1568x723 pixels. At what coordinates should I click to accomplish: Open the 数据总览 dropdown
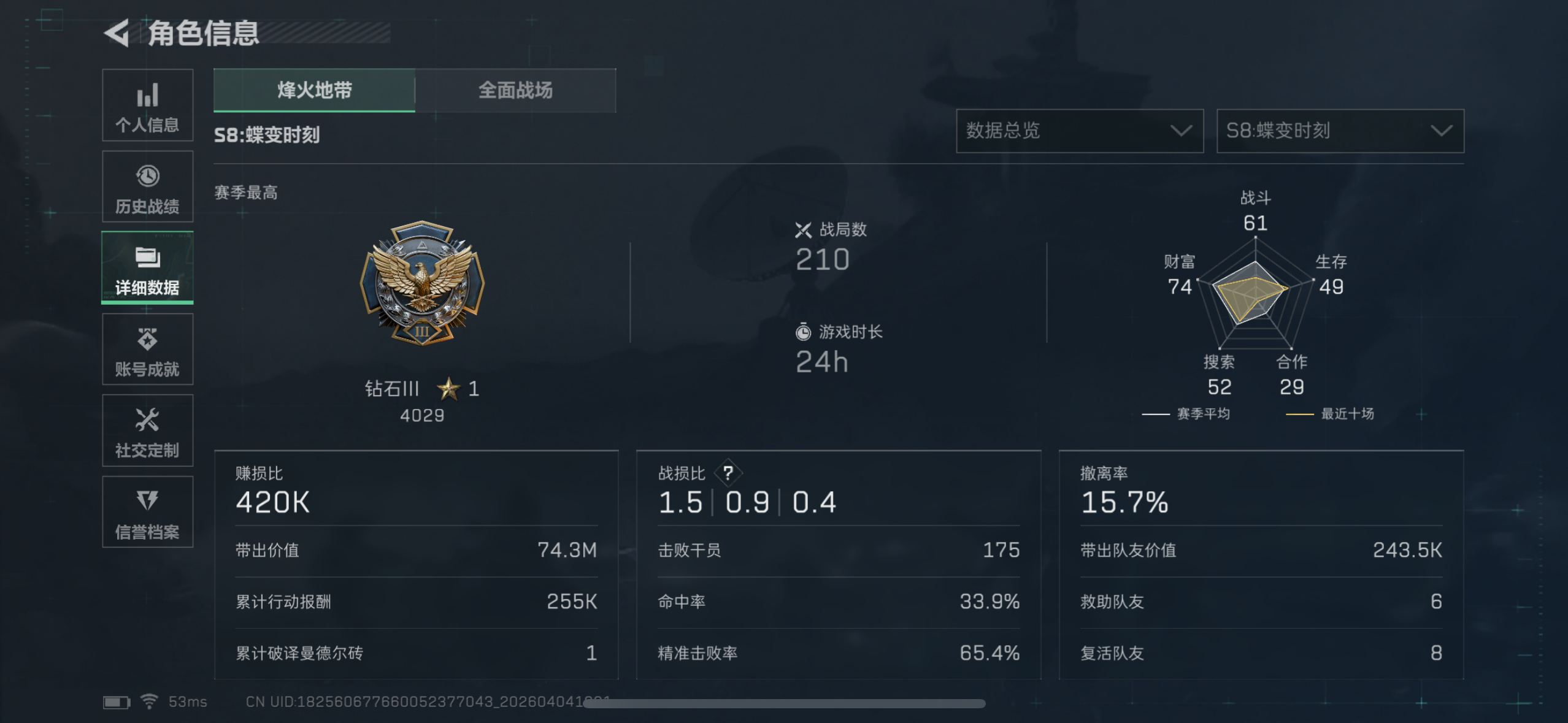(x=1078, y=131)
